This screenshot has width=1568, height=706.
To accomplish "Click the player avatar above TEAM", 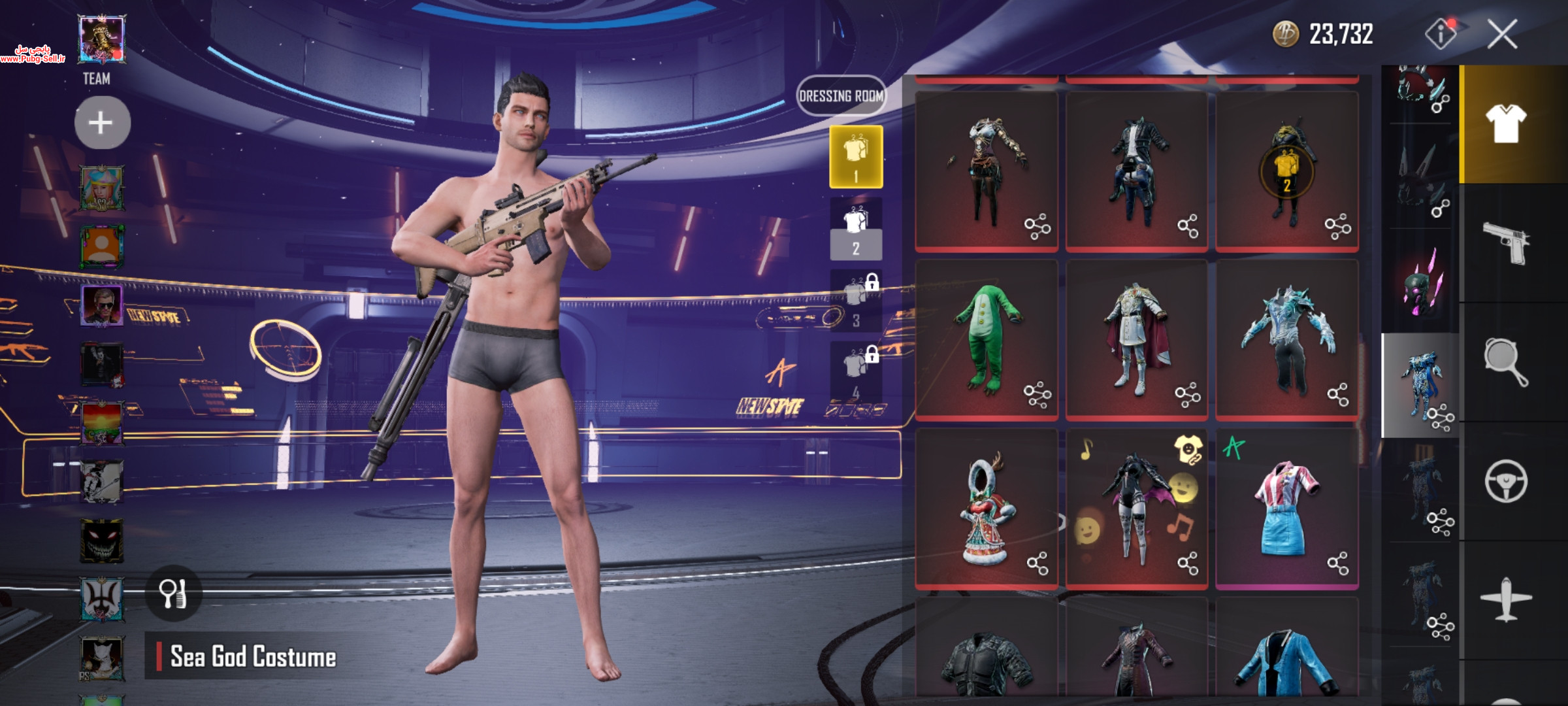I will coord(101,39).
